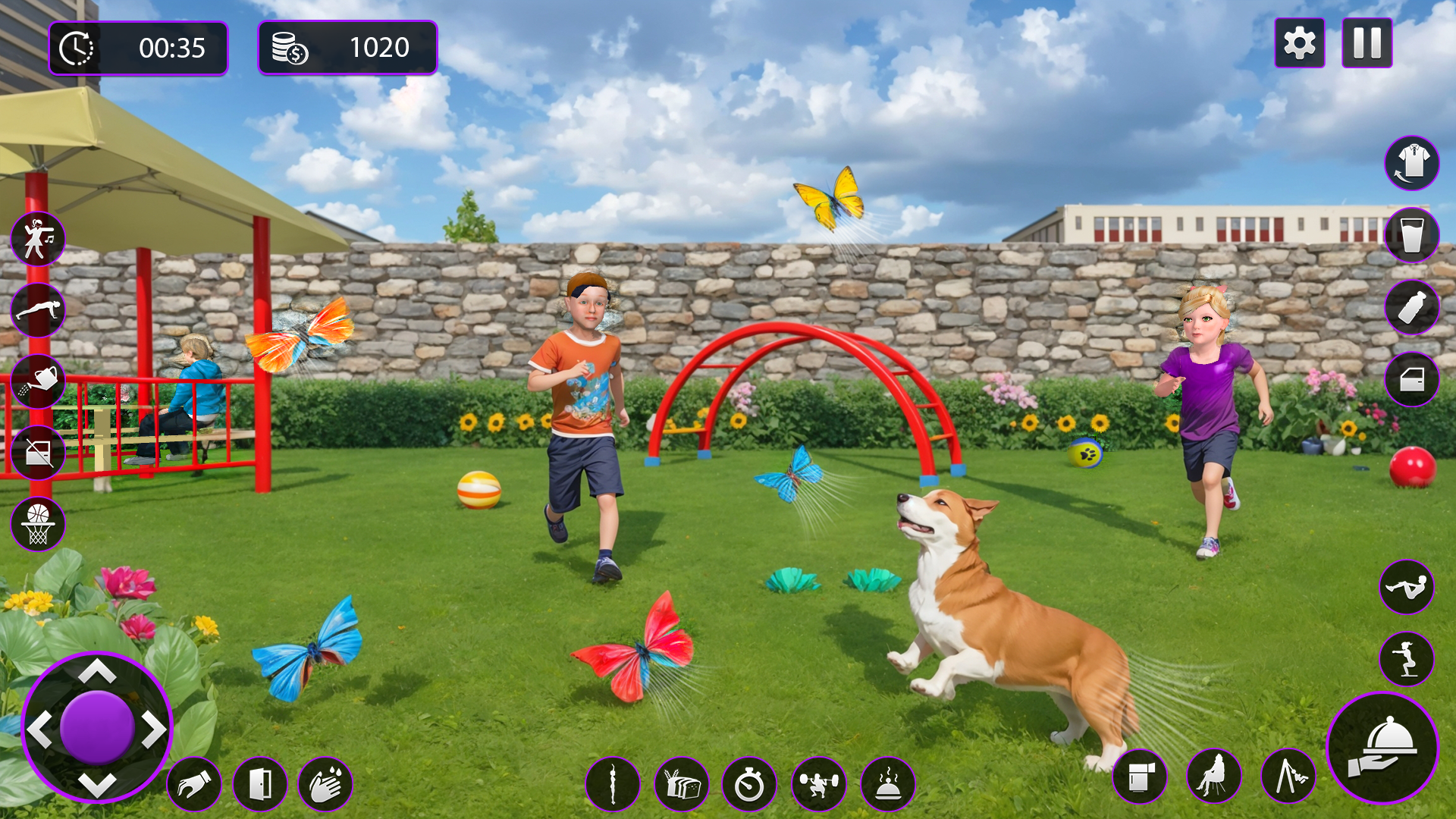1456x819 pixels.
Task: Select the drinking glass action
Action: [1412, 235]
